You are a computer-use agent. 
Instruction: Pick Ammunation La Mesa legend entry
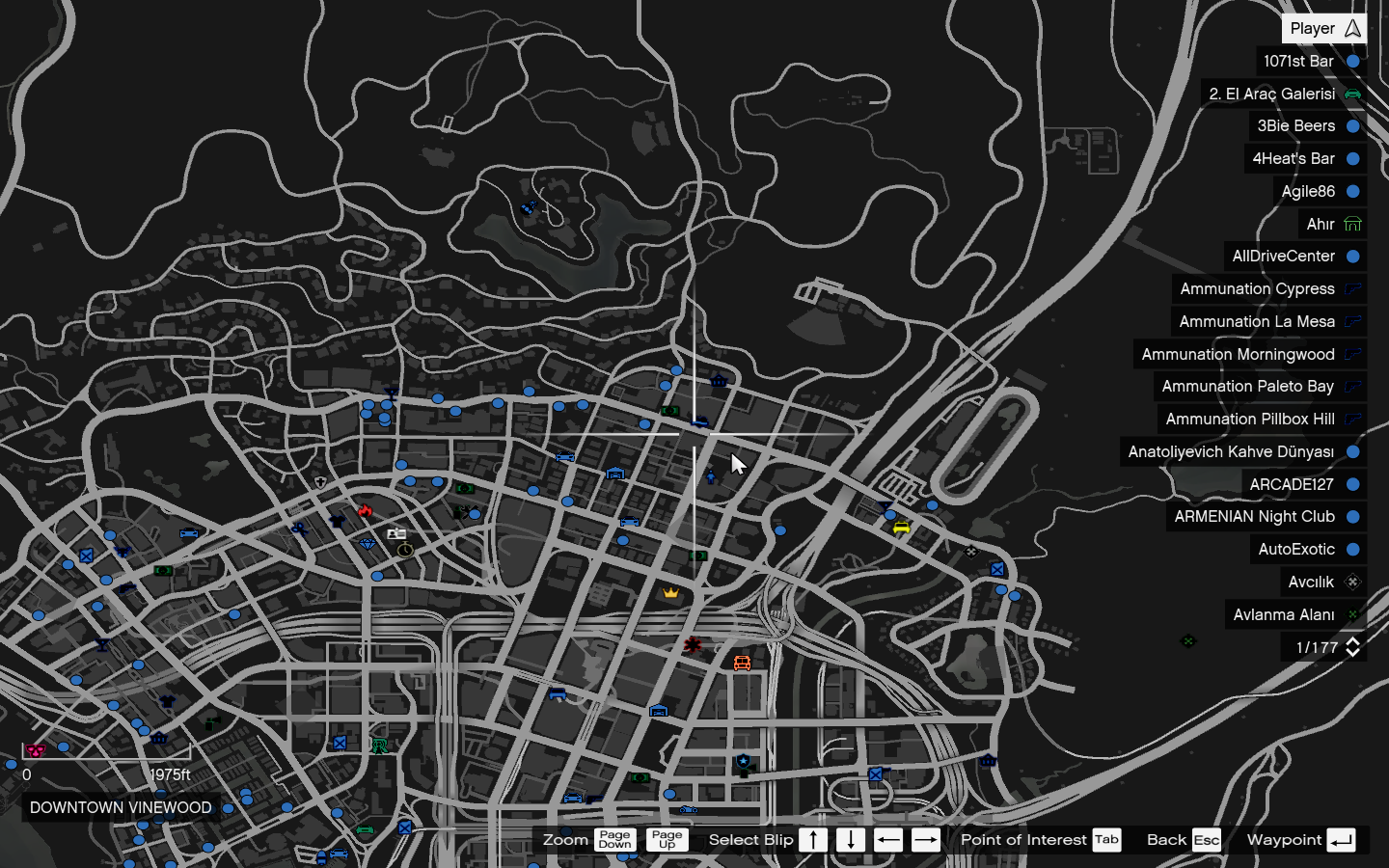point(1267,322)
